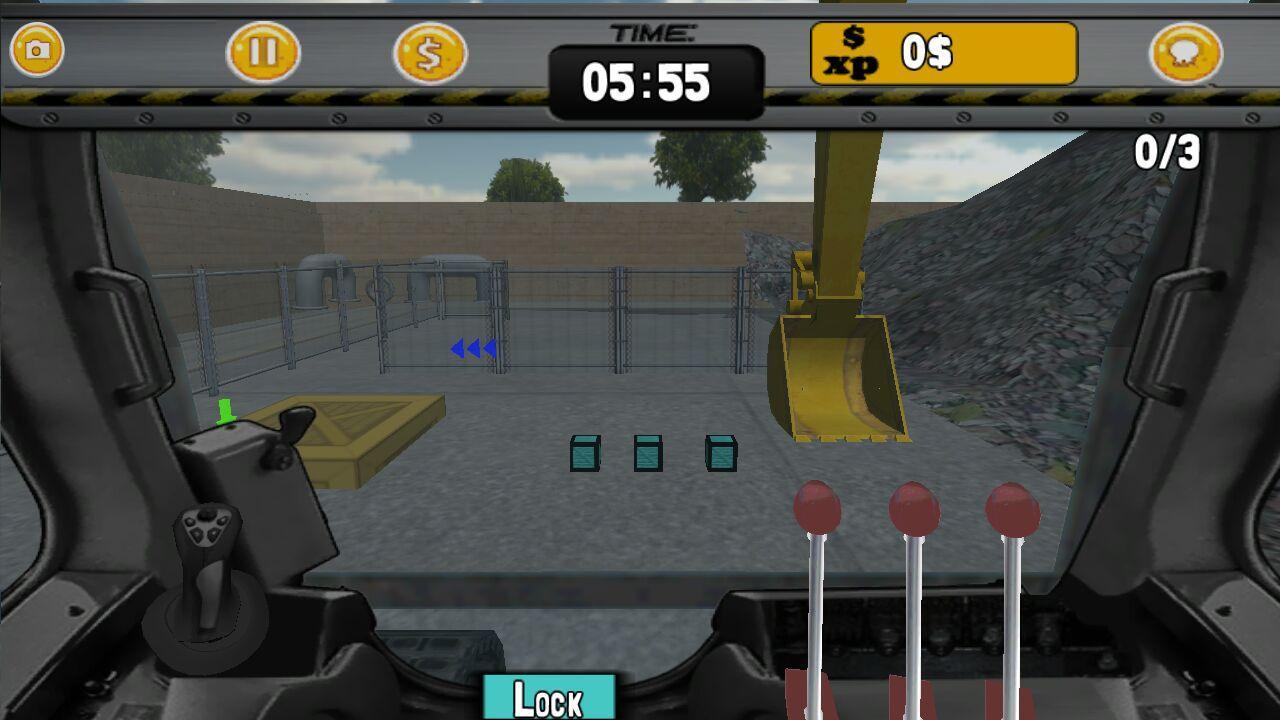Click the TIME countdown display

[655, 83]
